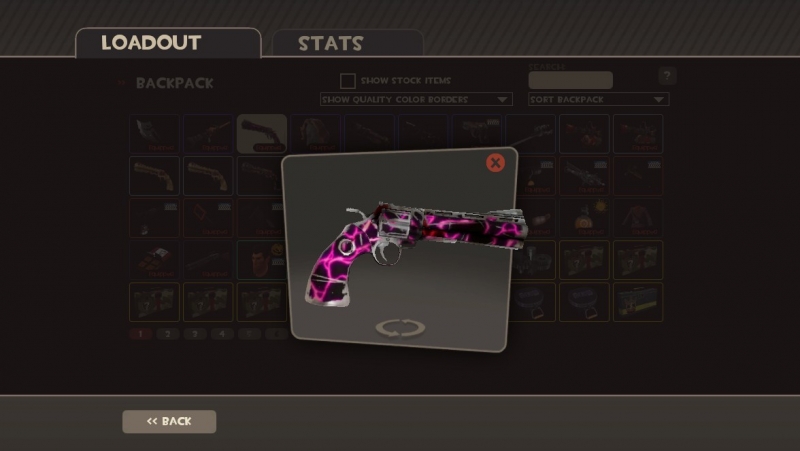The height and width of the screenshot is (451, 800).
Task: Rotate the revolver preview with the arrows icon
Action: (400, 328)
